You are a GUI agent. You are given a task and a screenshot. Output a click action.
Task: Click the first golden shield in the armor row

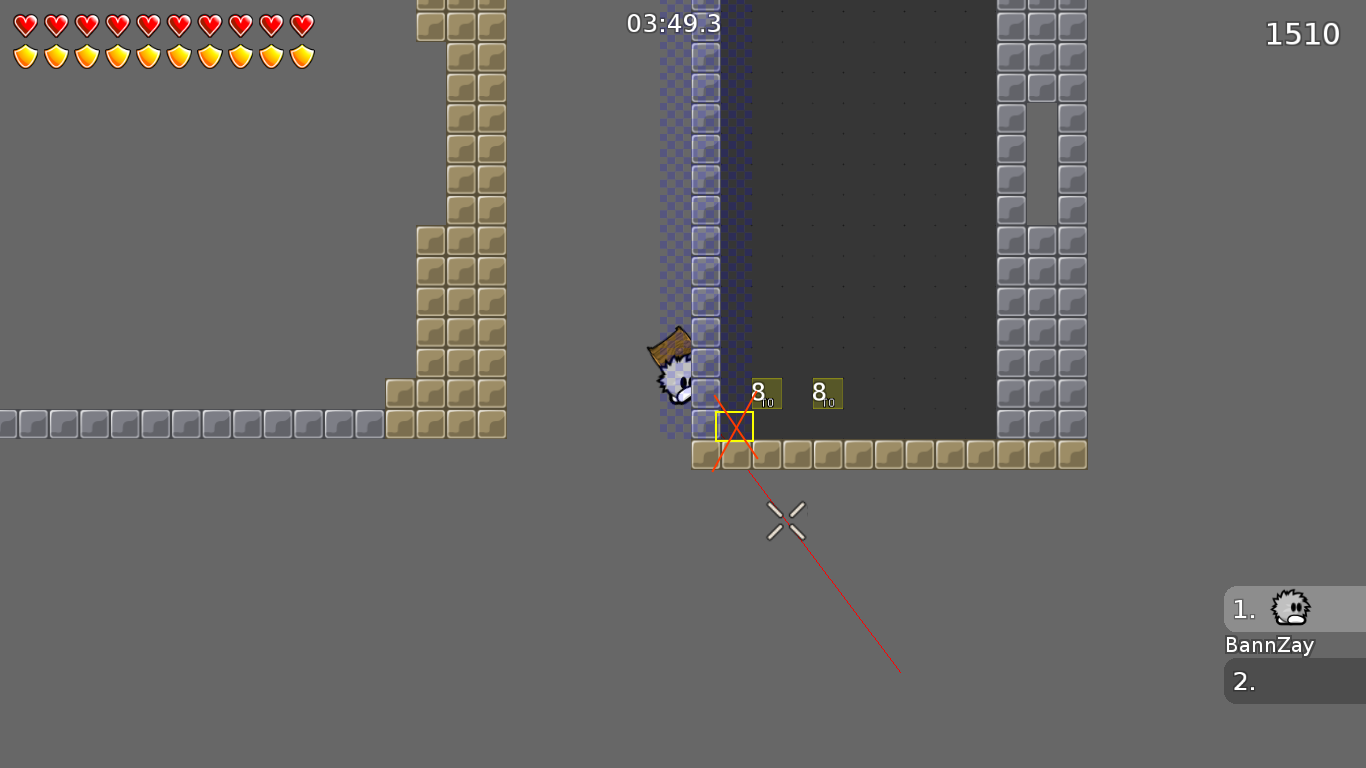point(23,56)
